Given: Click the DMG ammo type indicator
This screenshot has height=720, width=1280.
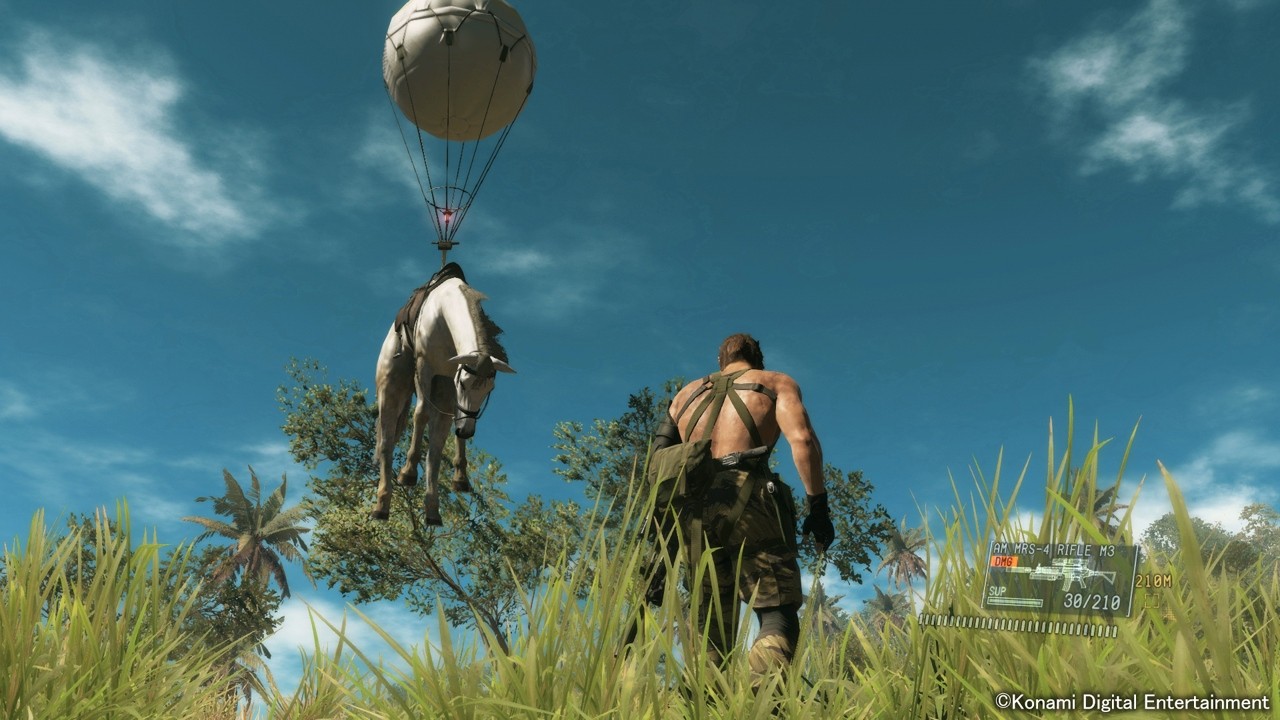Looking at the screenshot, I should [x=1003, y=561].
